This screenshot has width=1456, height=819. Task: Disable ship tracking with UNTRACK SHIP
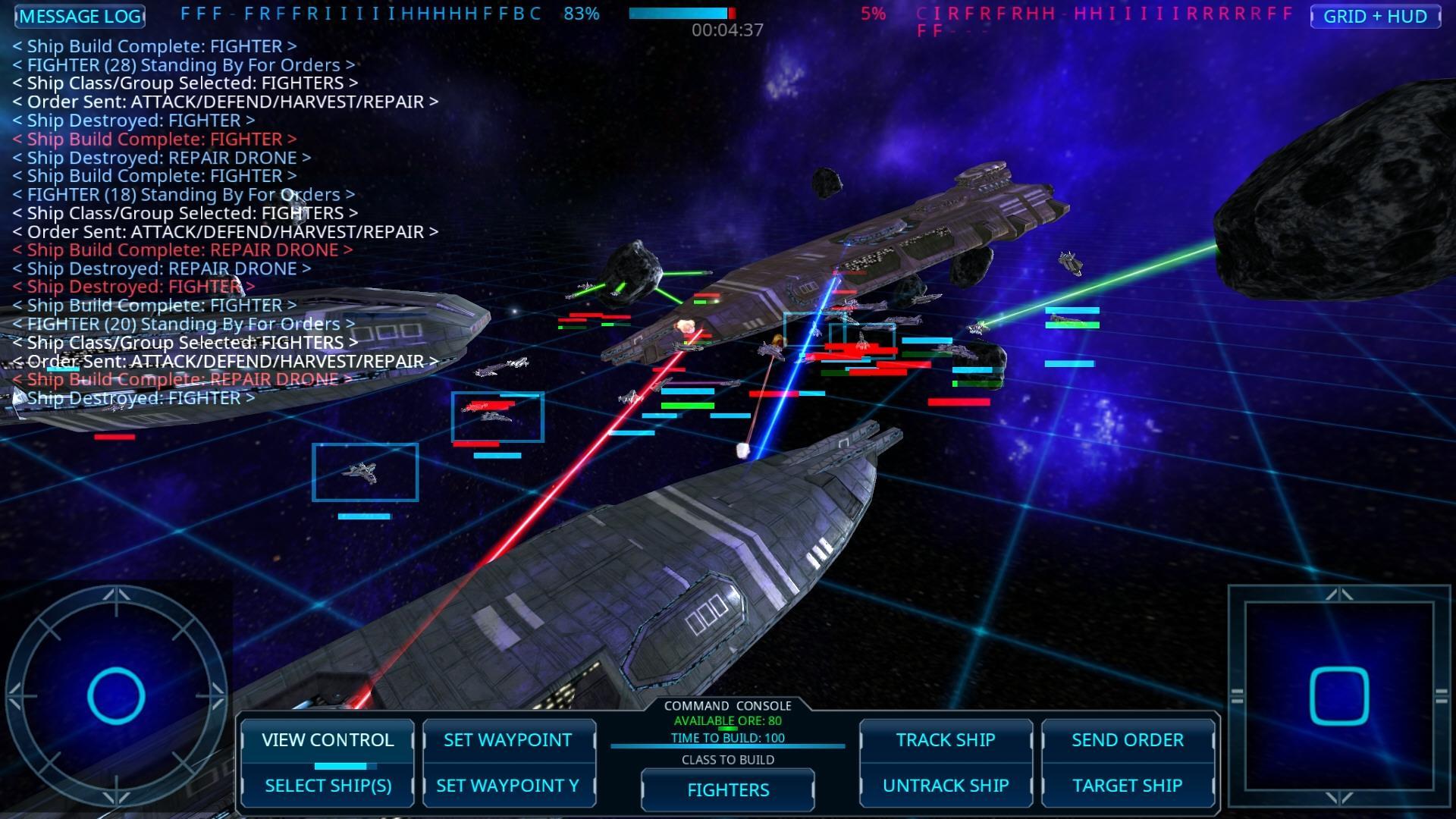tap(945, 785)
